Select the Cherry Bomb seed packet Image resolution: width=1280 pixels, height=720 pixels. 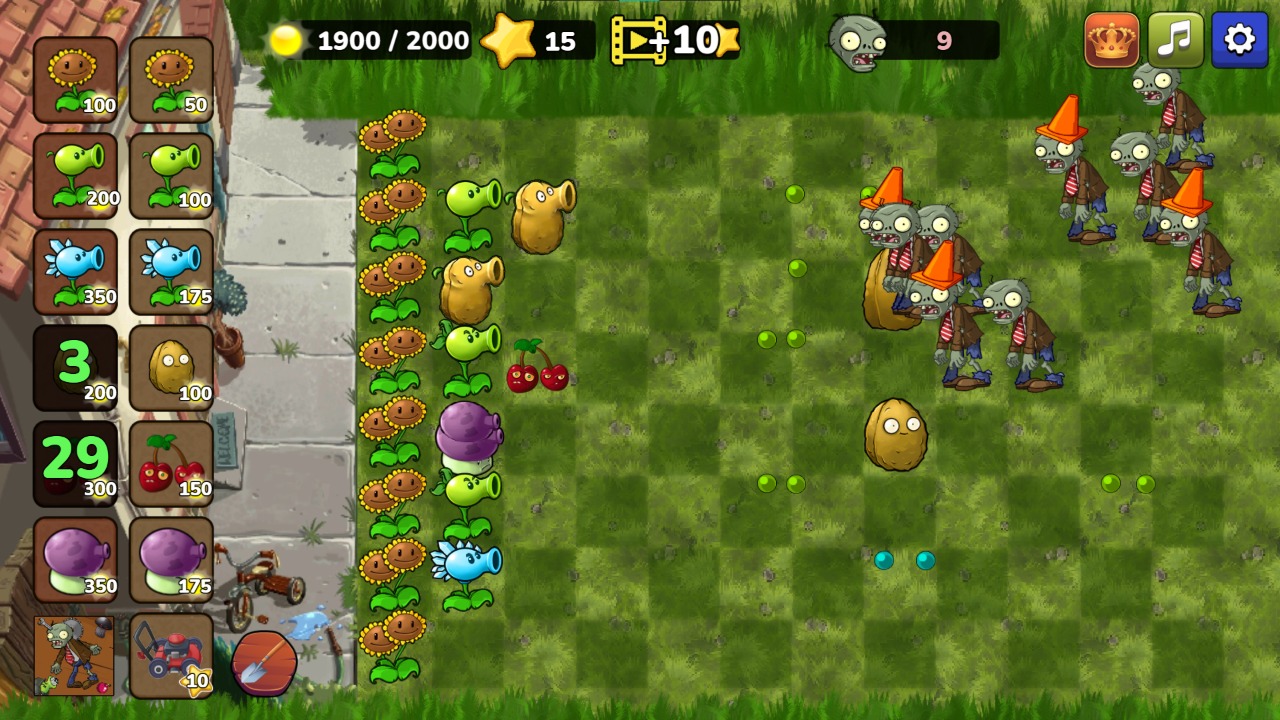click(x=171, y=462)
